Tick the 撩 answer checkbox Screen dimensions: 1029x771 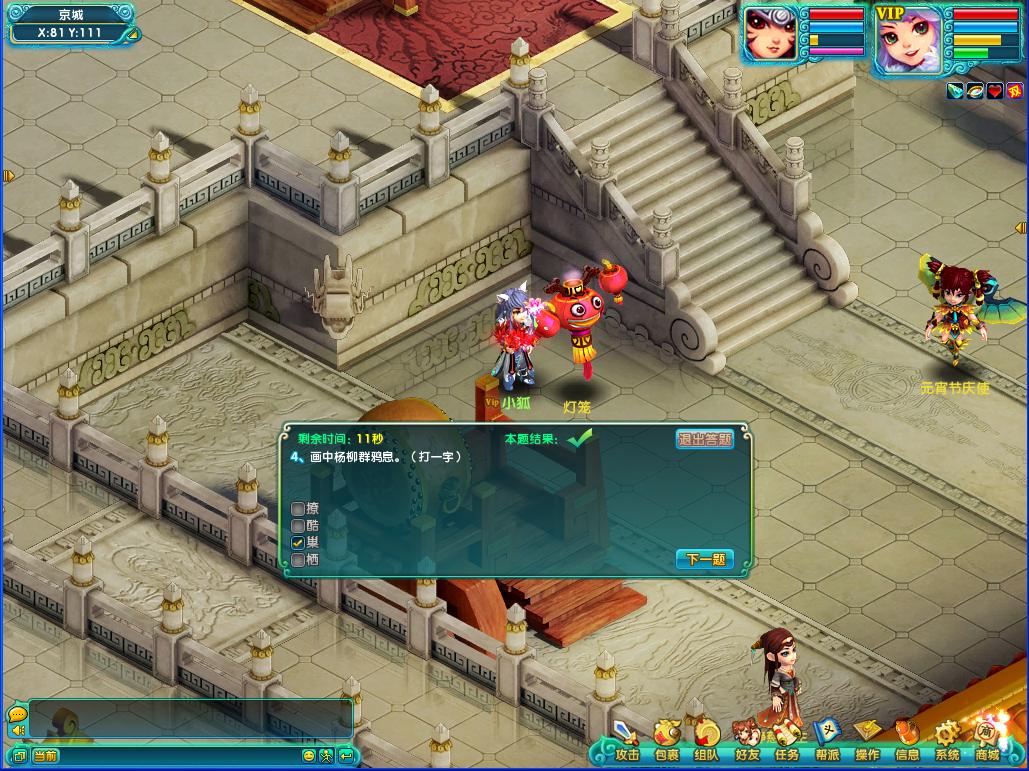click(x=298, y=509)
